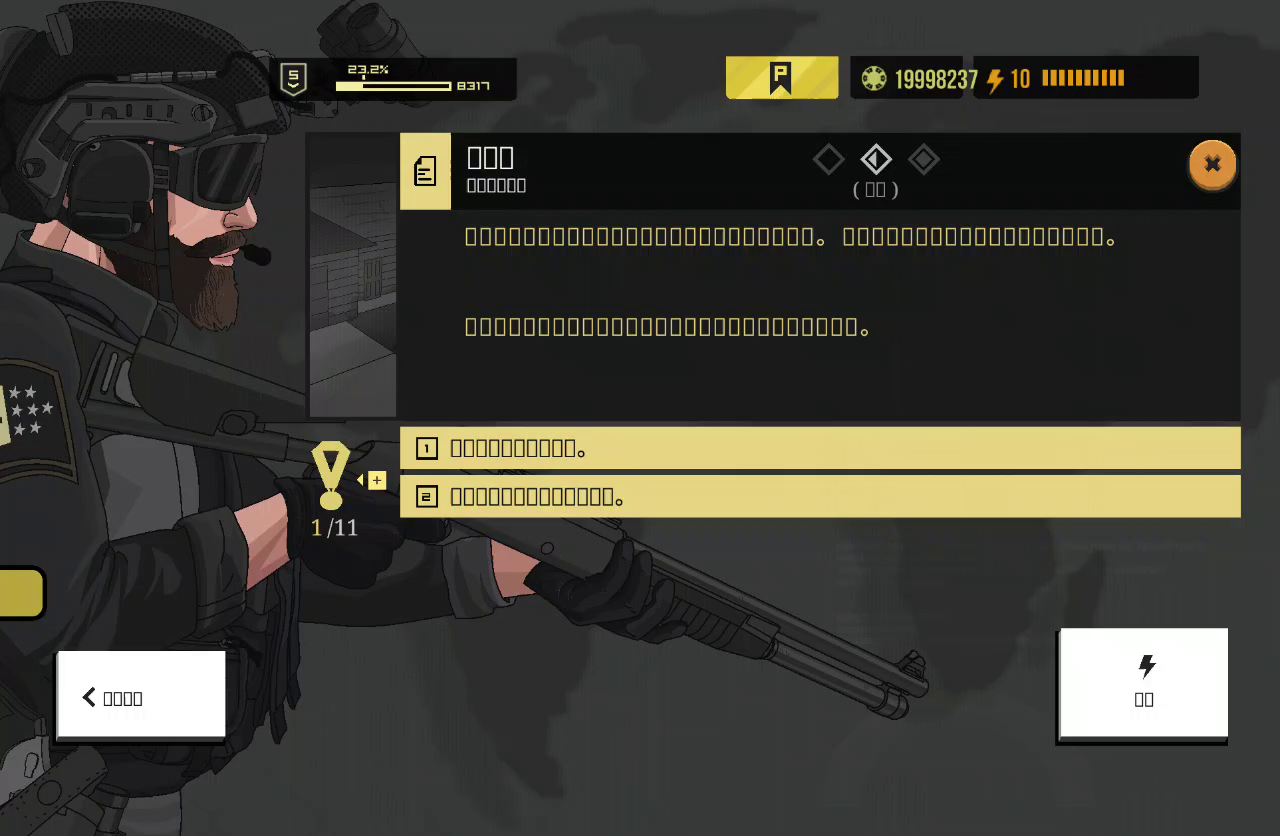The width and height of the screenshot is (1280, 836).
Task: Choose the half-filled middle difficulty diamond
Action: [876, 159]
